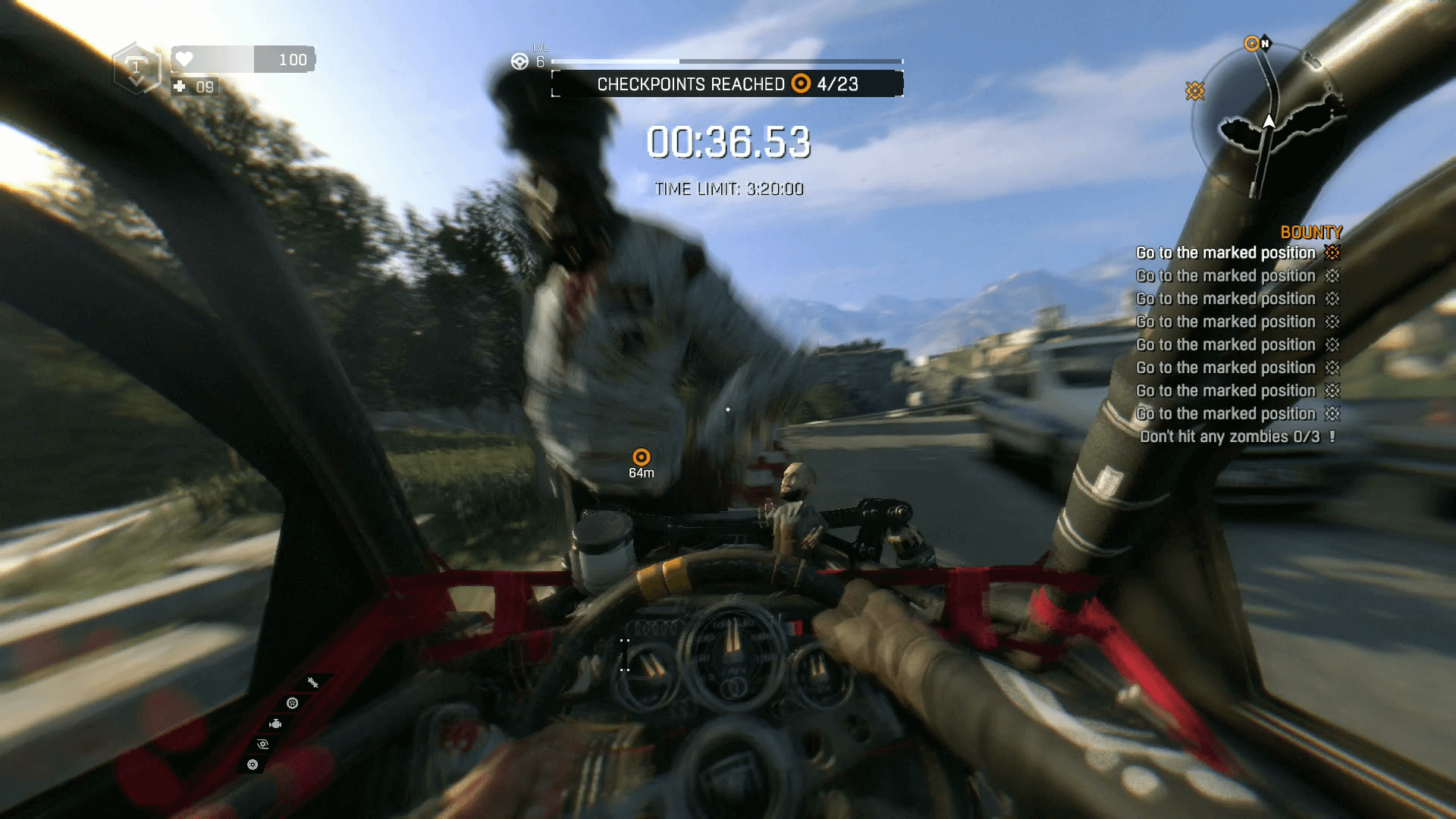This screenshot has width=1456, height=819.
Task: Toggle the waypoint marker showing 64m
Action: 642,457
